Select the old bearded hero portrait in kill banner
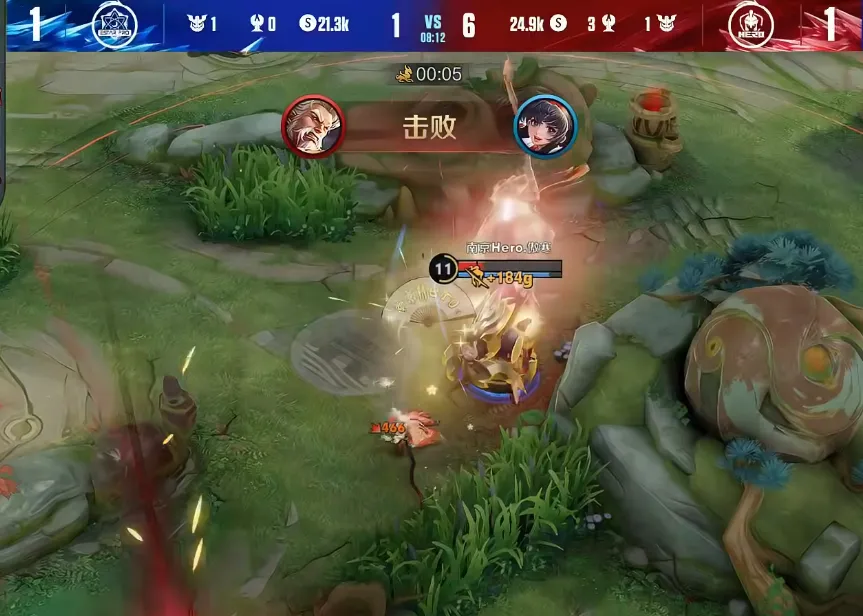The height and width of the screenshot is (616, 863). click(312, 126)
